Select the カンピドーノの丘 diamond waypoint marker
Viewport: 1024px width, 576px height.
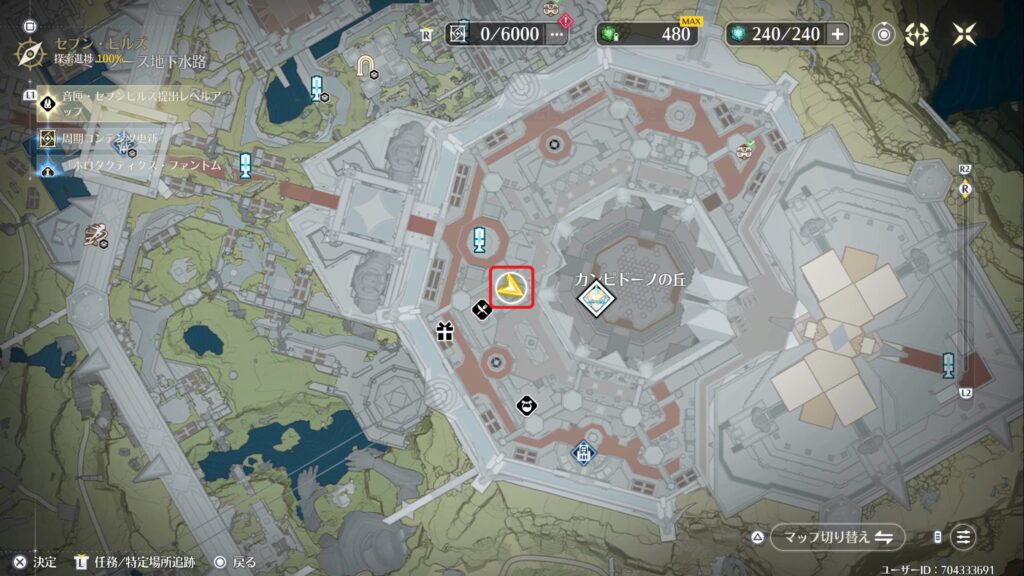595,297
